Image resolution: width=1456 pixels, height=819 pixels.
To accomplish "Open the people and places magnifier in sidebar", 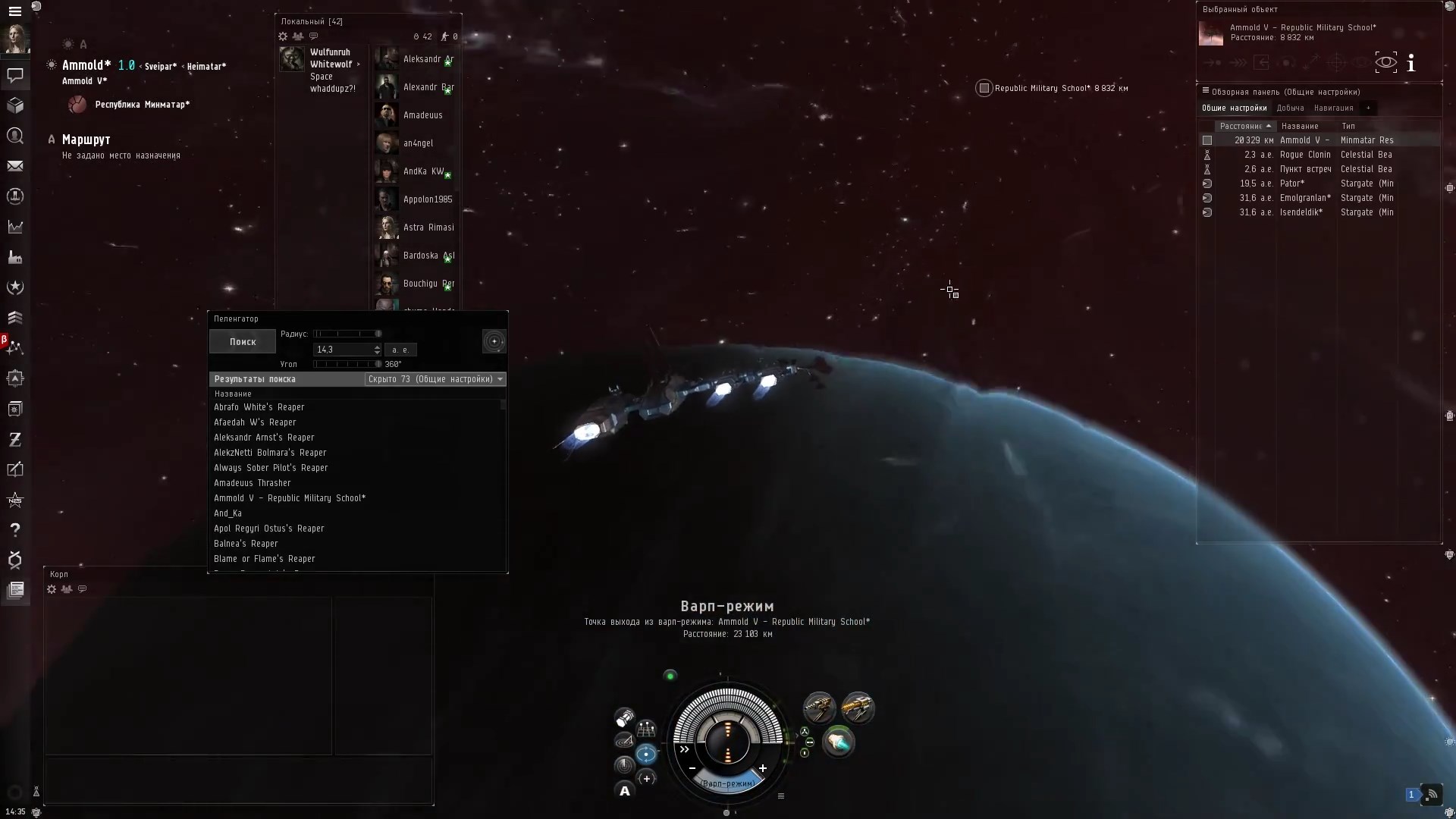I will coord(15,136).
